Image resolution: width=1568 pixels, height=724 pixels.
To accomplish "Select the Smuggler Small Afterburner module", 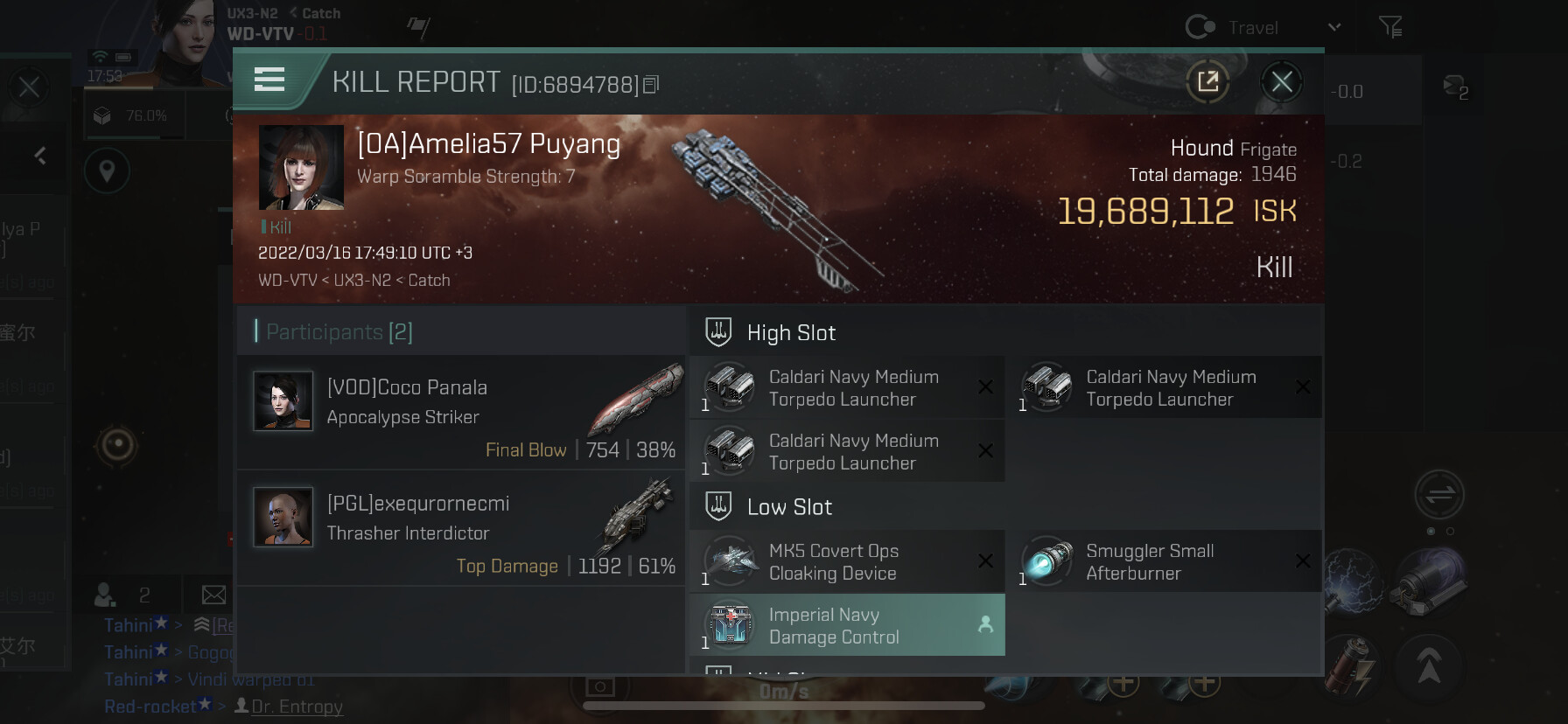I will pos(1164,562).
